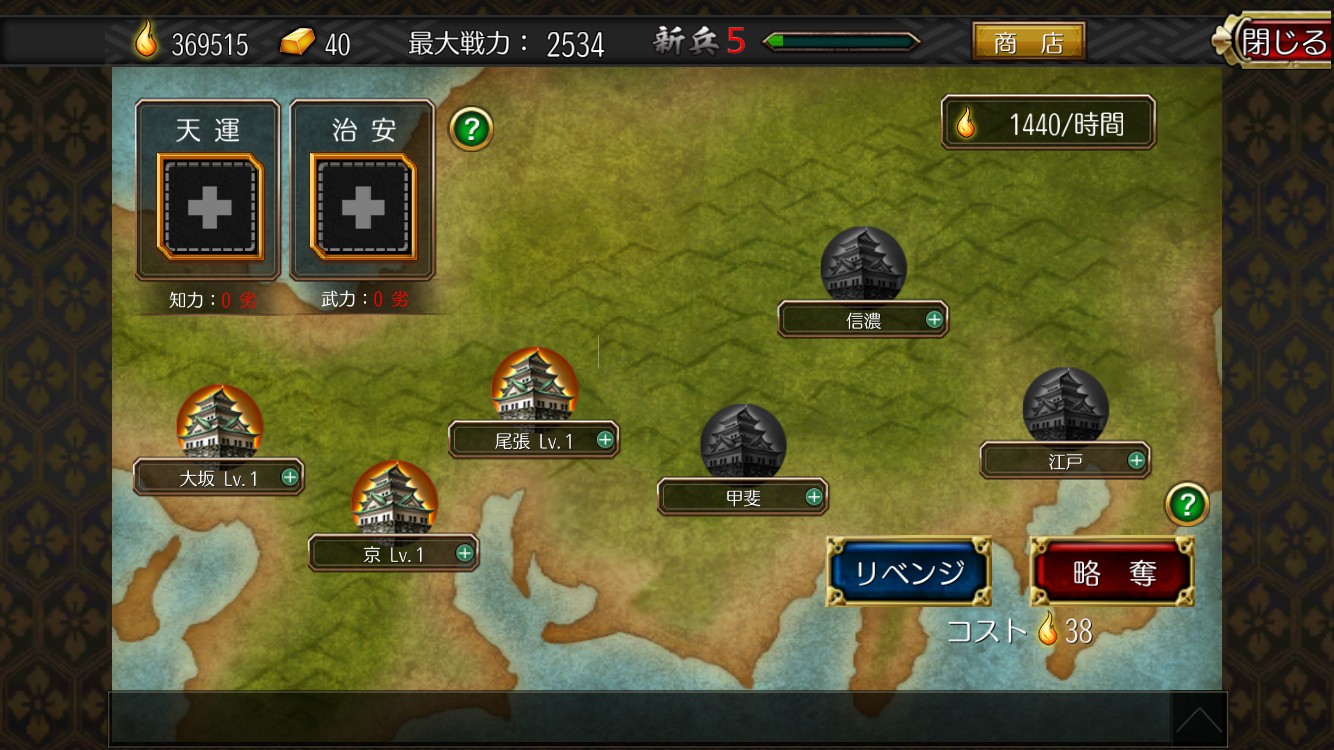Viewport: 1334px width, 750px height.
Task: Add an officer to the 天運 slot
Action: click(x=209, y=207)
